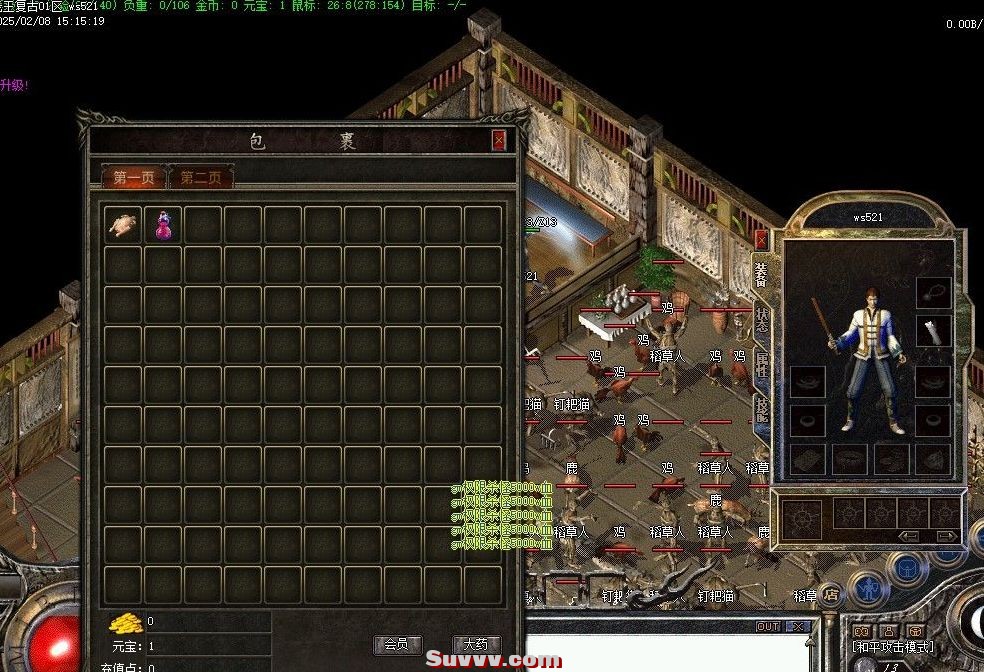The width and height of the screenshot is (984, 672).
Task: Click the left arrow under character panel
Action: 909,536
